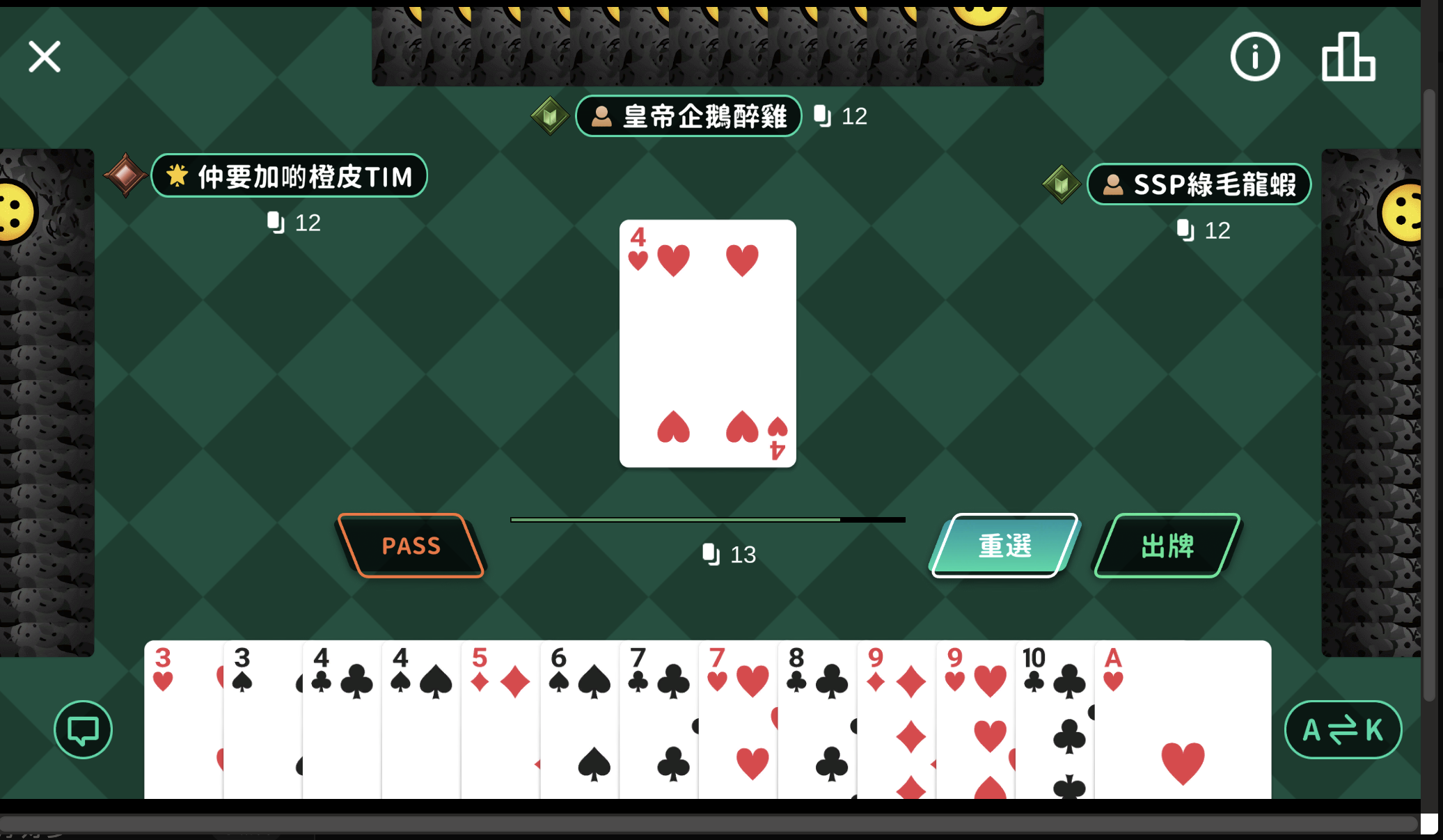Open the info panel icon

coord(1254,57)
